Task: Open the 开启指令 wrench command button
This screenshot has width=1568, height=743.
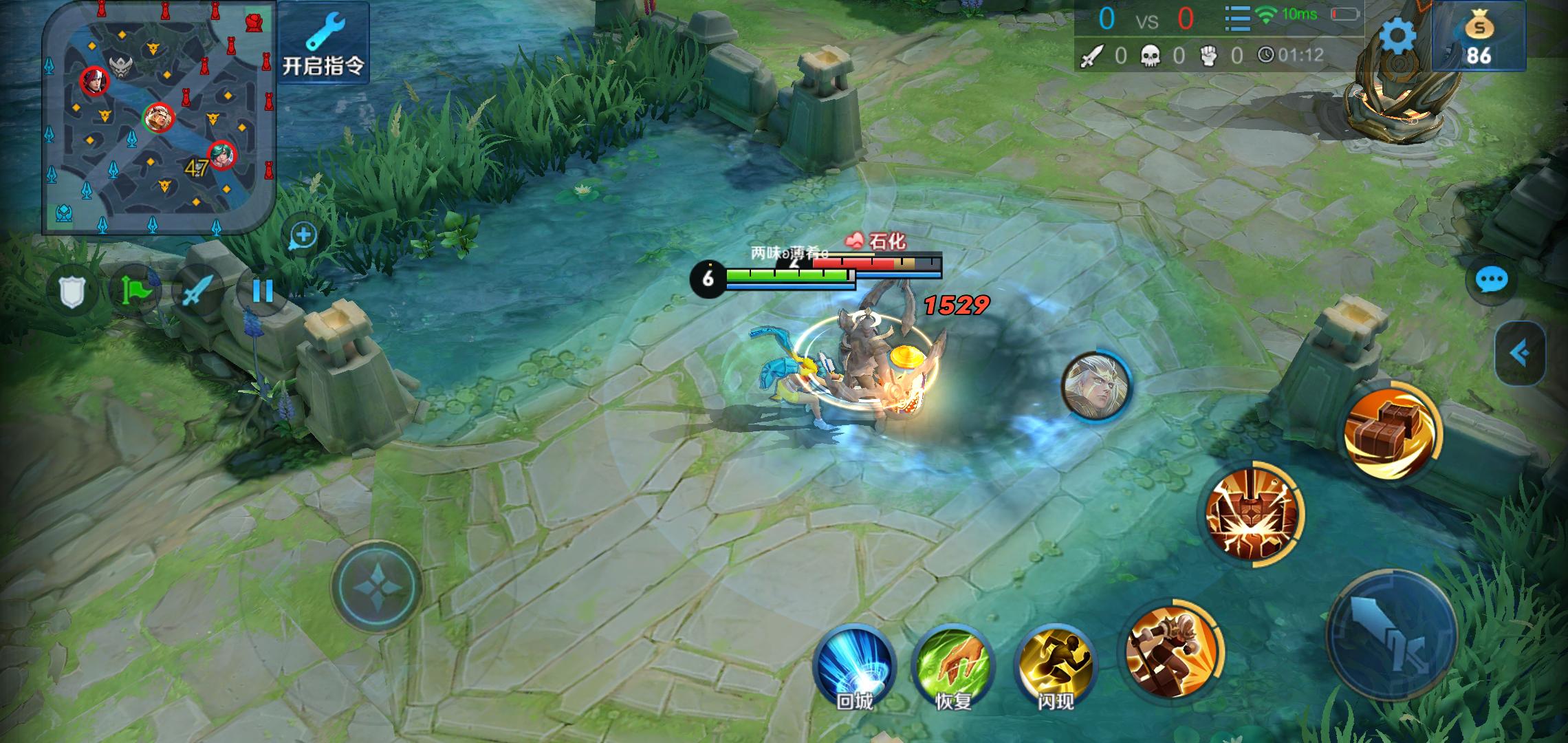Action: point(323,43)
